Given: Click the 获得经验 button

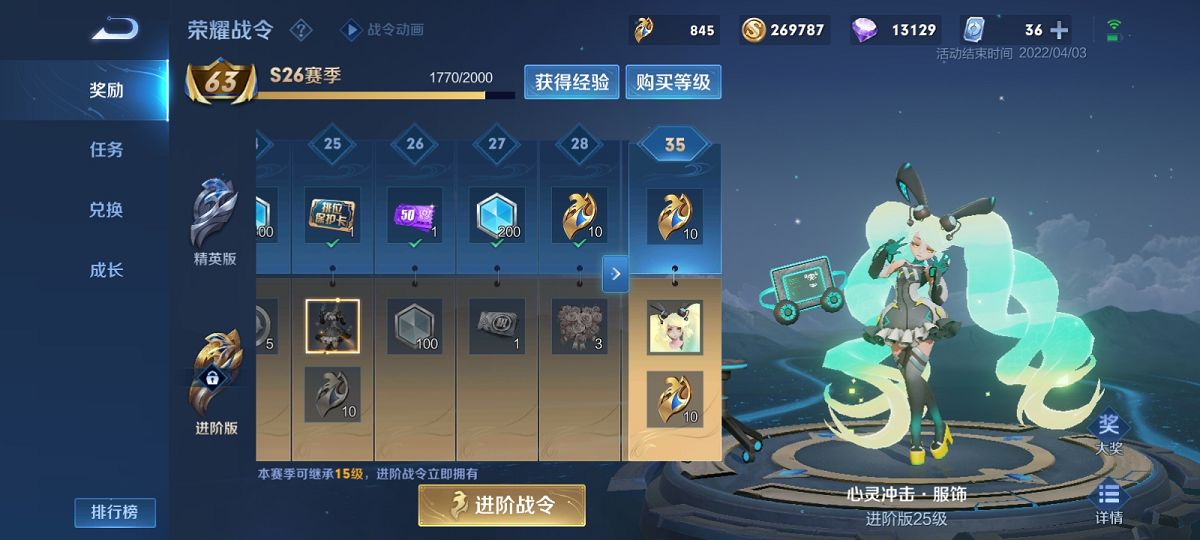Looking at the screenshot, I should 572,82.
